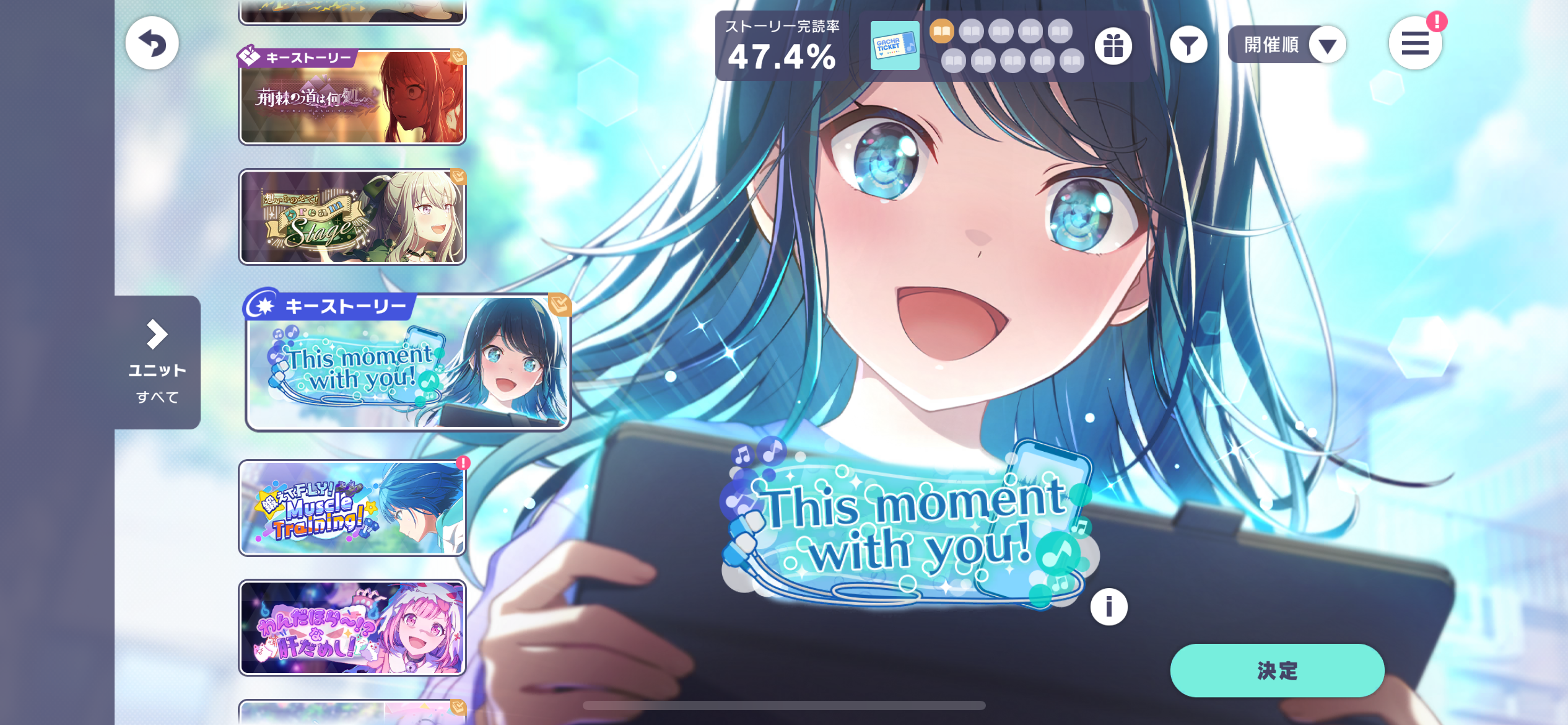The height and width of the screenshot is (725, 1568).
Task: Open the pink-haired girl 肝だめし story banner
Action: tap(352, 628)
